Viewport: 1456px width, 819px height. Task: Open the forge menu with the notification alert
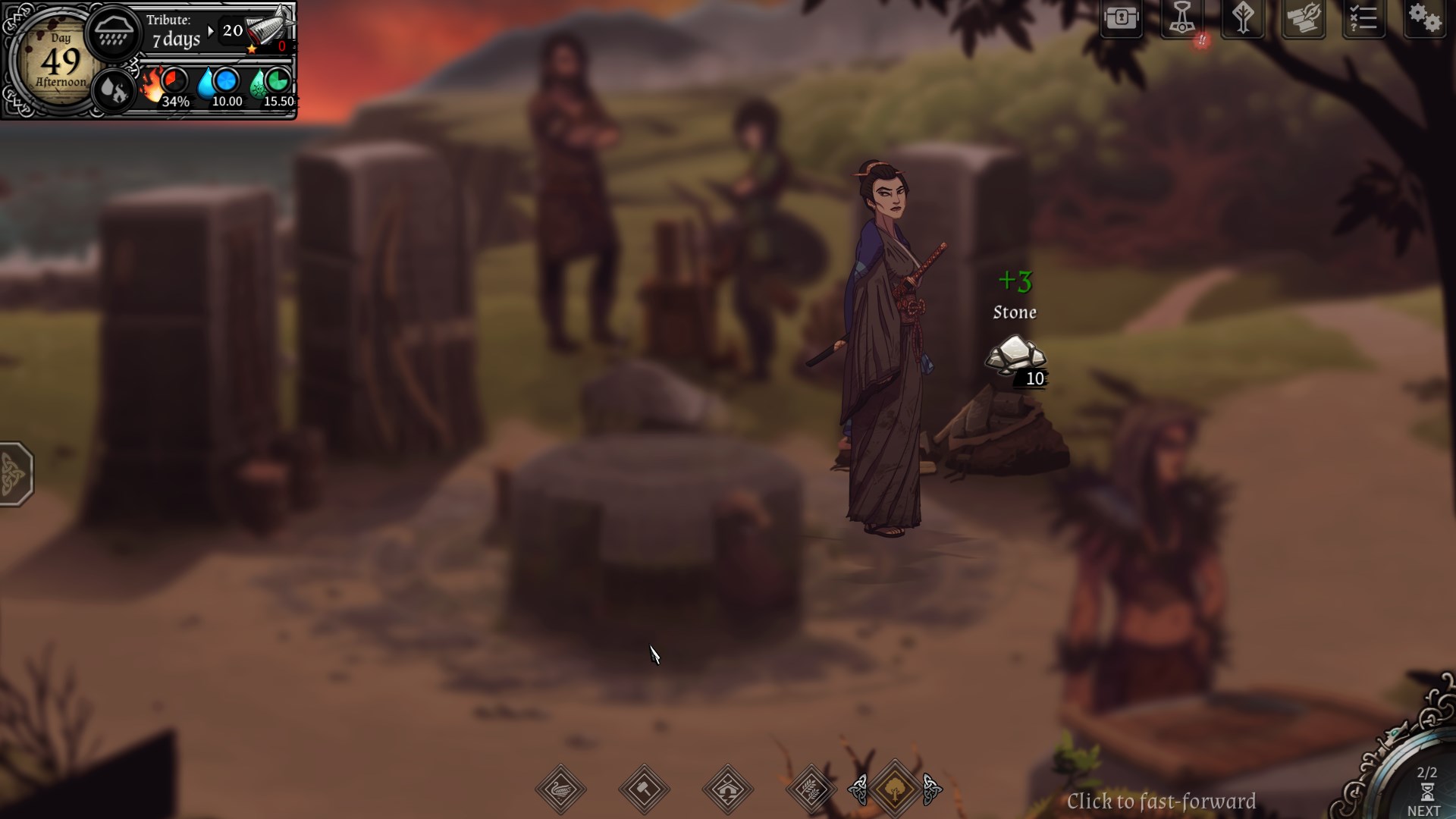click(1183, 19)
